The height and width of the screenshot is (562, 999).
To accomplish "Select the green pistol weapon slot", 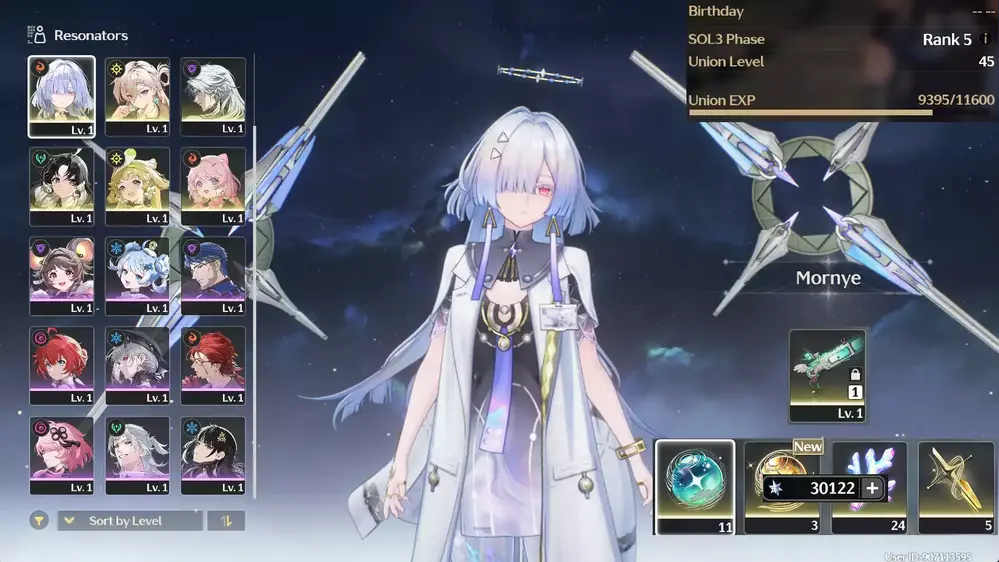I will tap(826, 375).
